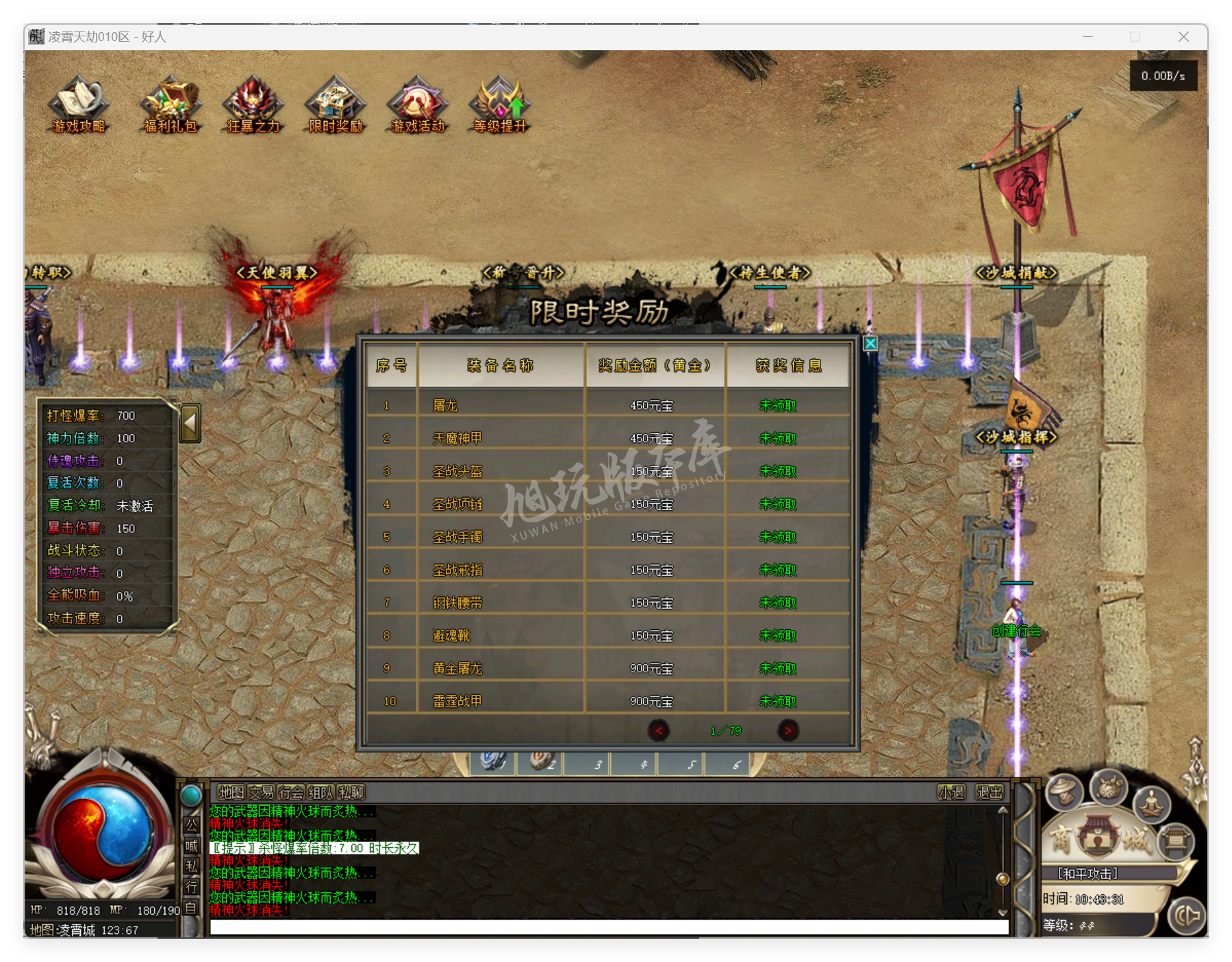Click the chat text input field
This screenshot has height=962, width=1232.
[608, 927]
